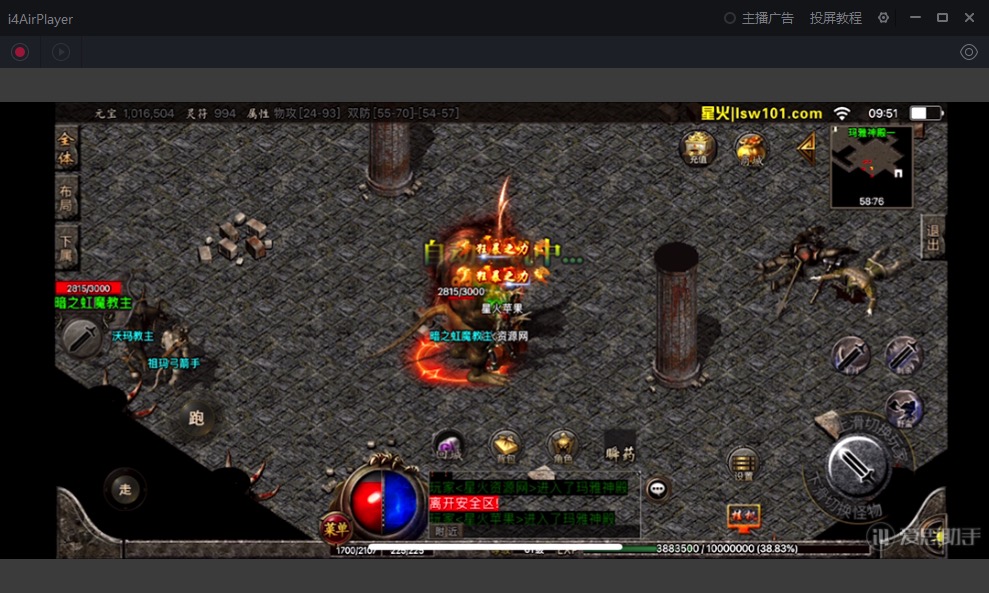Select the 布局 layout side tab
This screenshot has height=593, width=989.
pos(66,197)
